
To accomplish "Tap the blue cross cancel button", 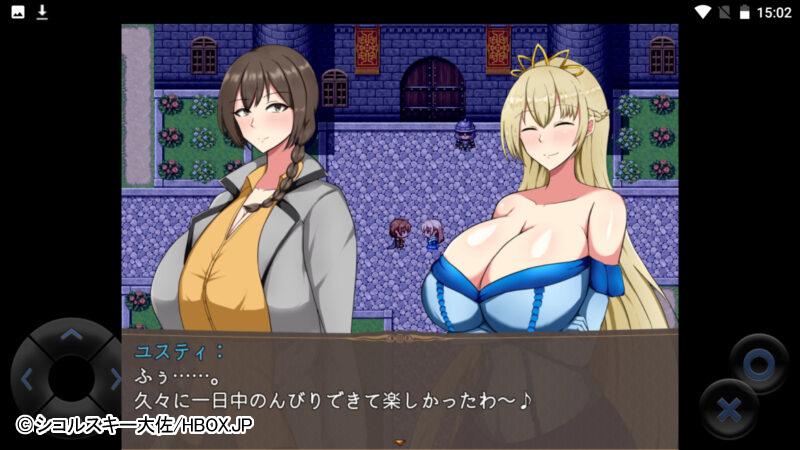I will [729, 409].
